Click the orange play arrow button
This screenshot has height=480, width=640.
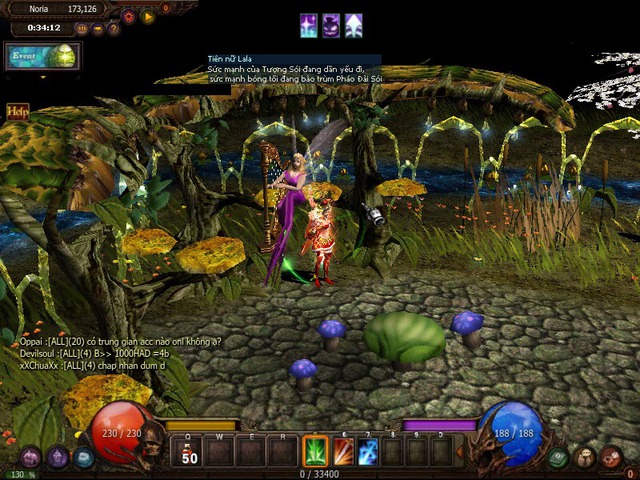[148, 16]
